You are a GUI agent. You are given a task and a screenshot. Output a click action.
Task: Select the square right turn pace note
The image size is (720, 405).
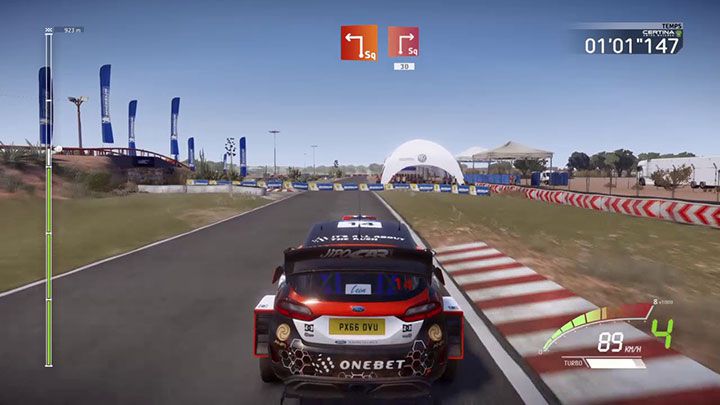point(403,42)
